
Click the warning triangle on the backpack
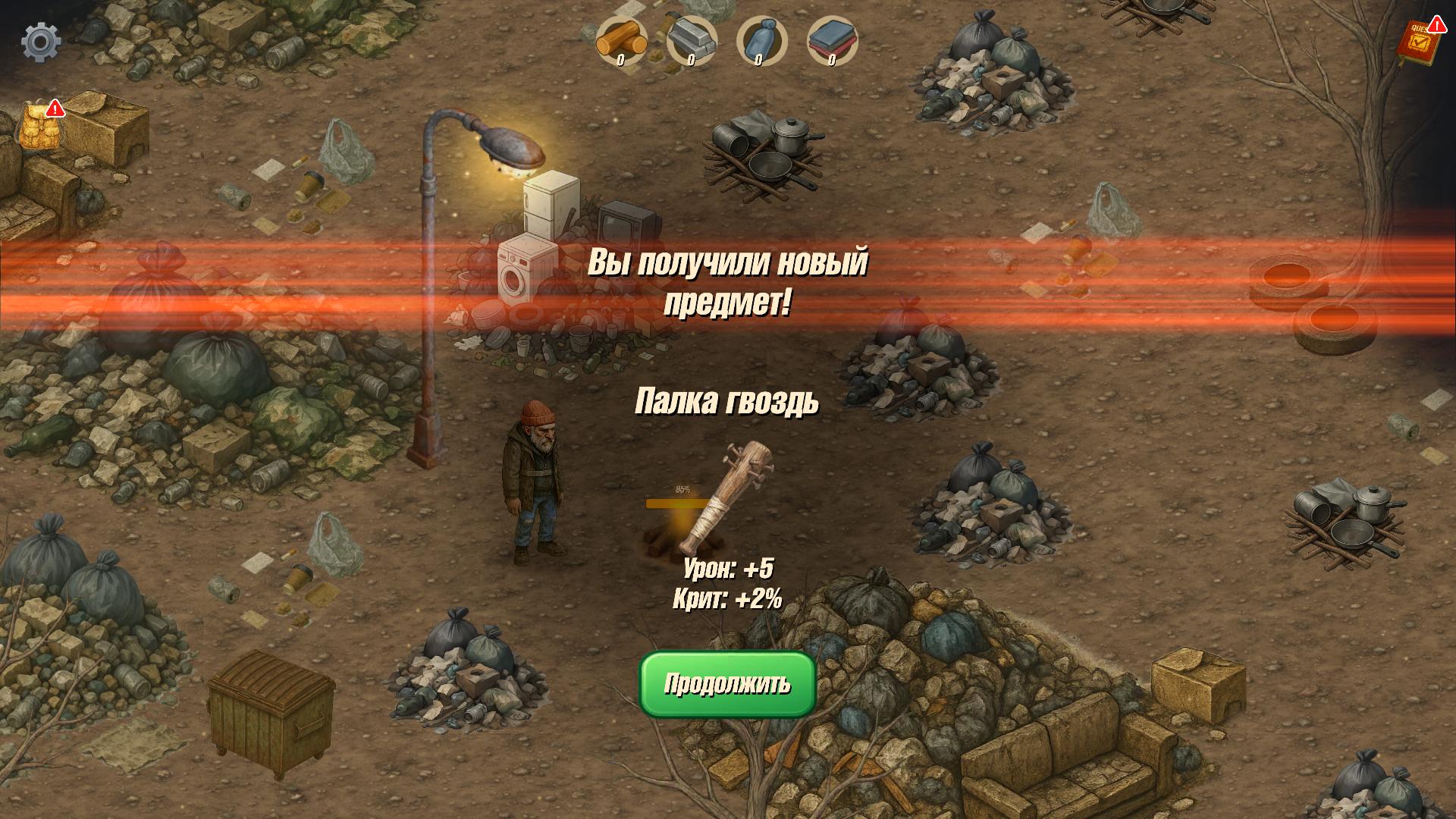point(55,108)
